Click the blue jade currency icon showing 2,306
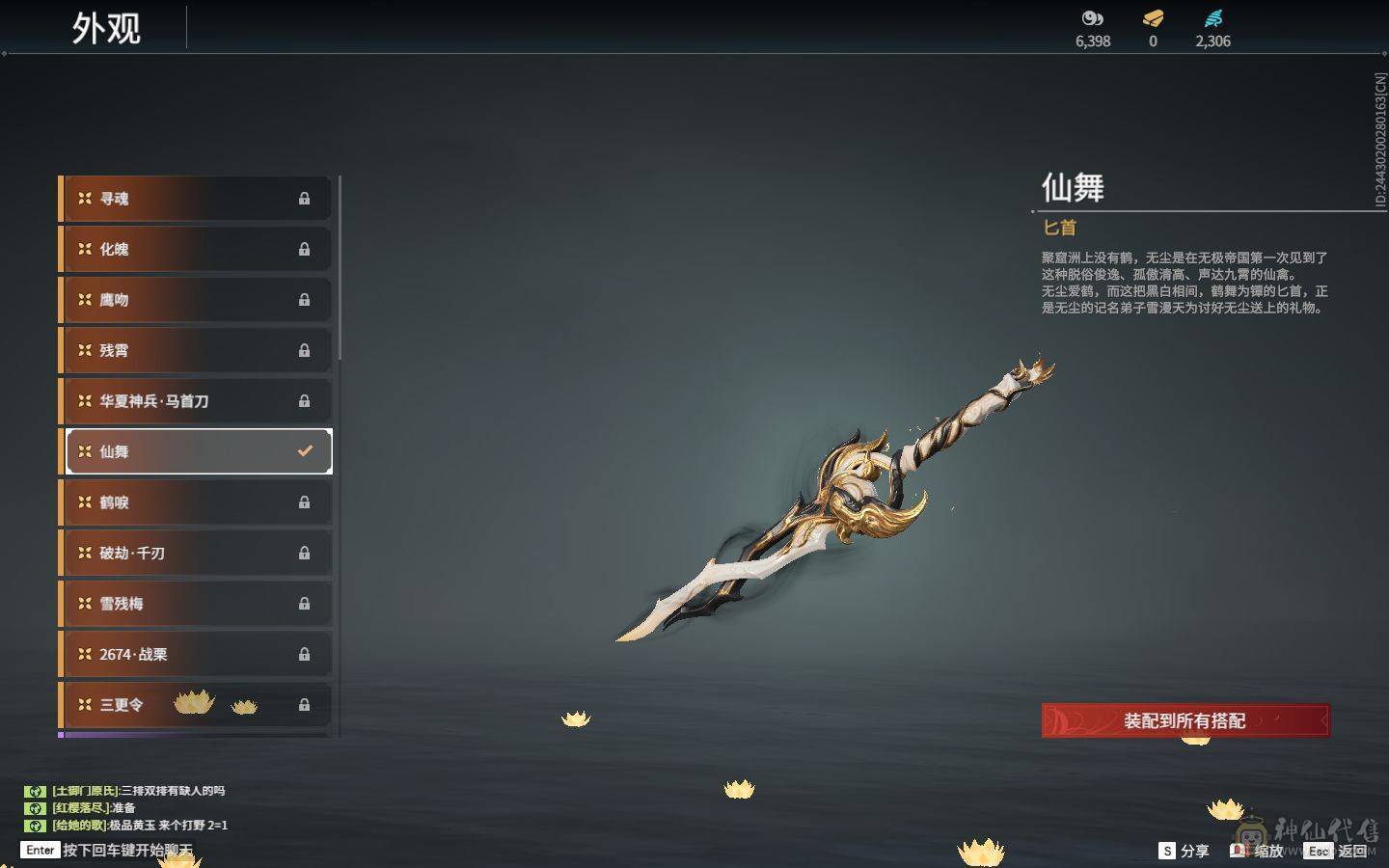This screenshot has height=868, width=1389. click(1213, 17)
